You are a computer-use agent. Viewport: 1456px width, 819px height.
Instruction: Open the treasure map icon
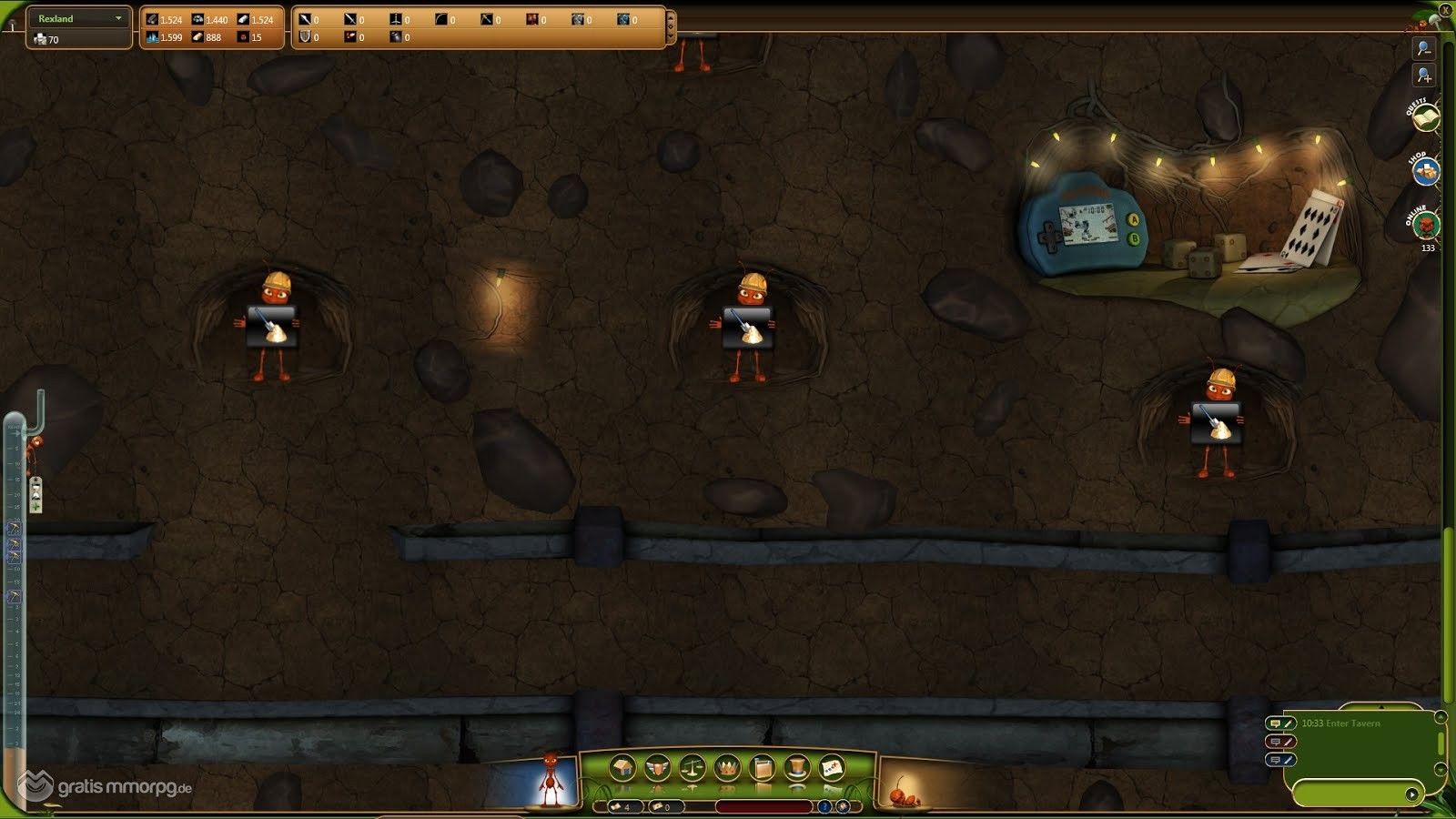(x=831, y=768)
